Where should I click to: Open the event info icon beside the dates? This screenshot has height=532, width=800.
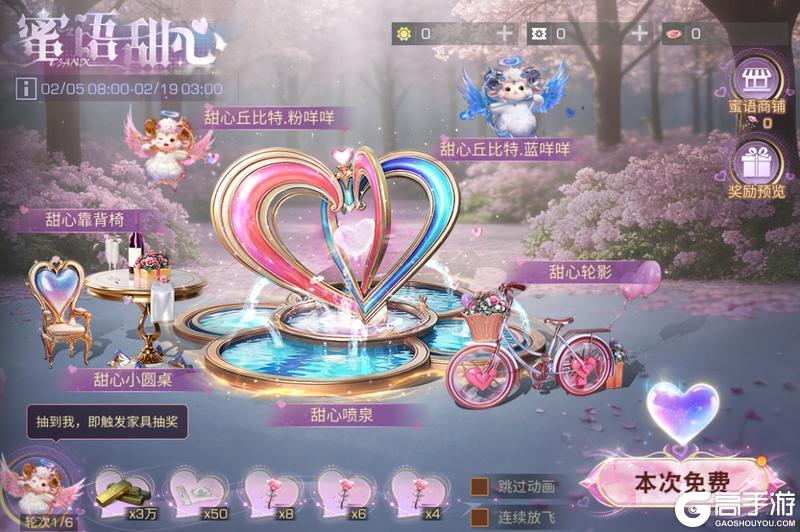pos(22,88)
